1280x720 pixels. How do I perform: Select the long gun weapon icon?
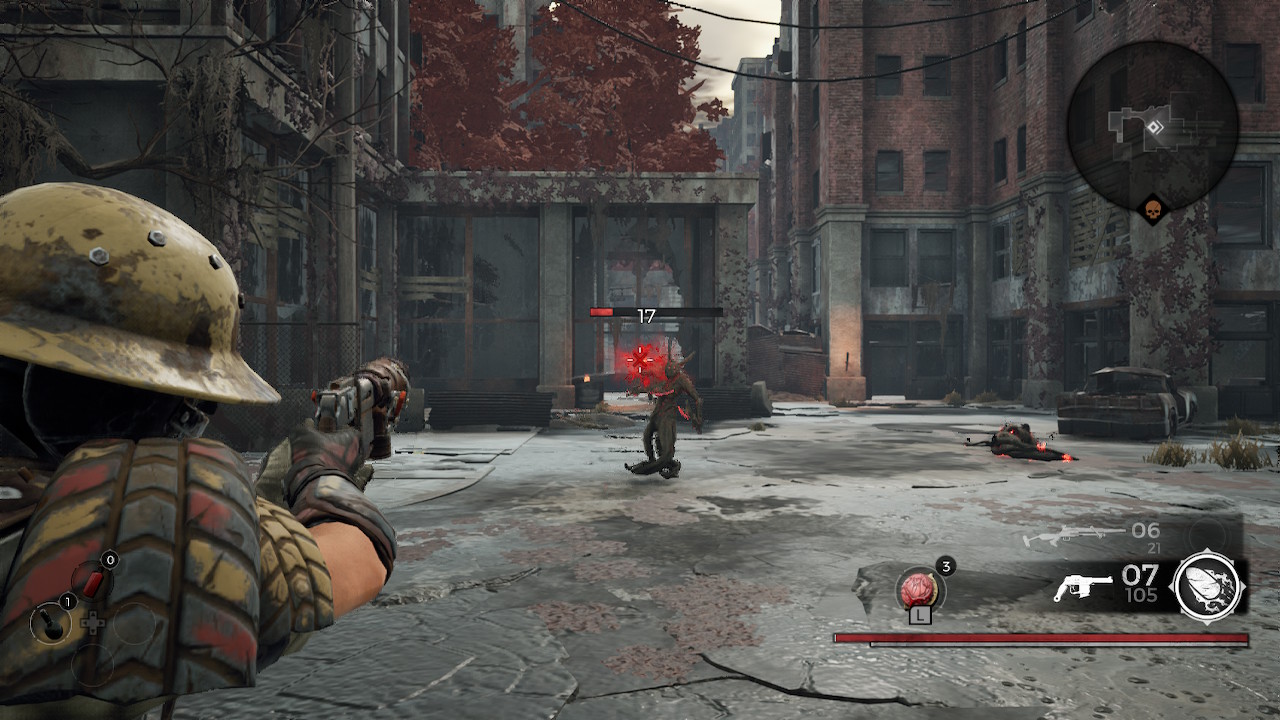click(x=1060, y=537)
